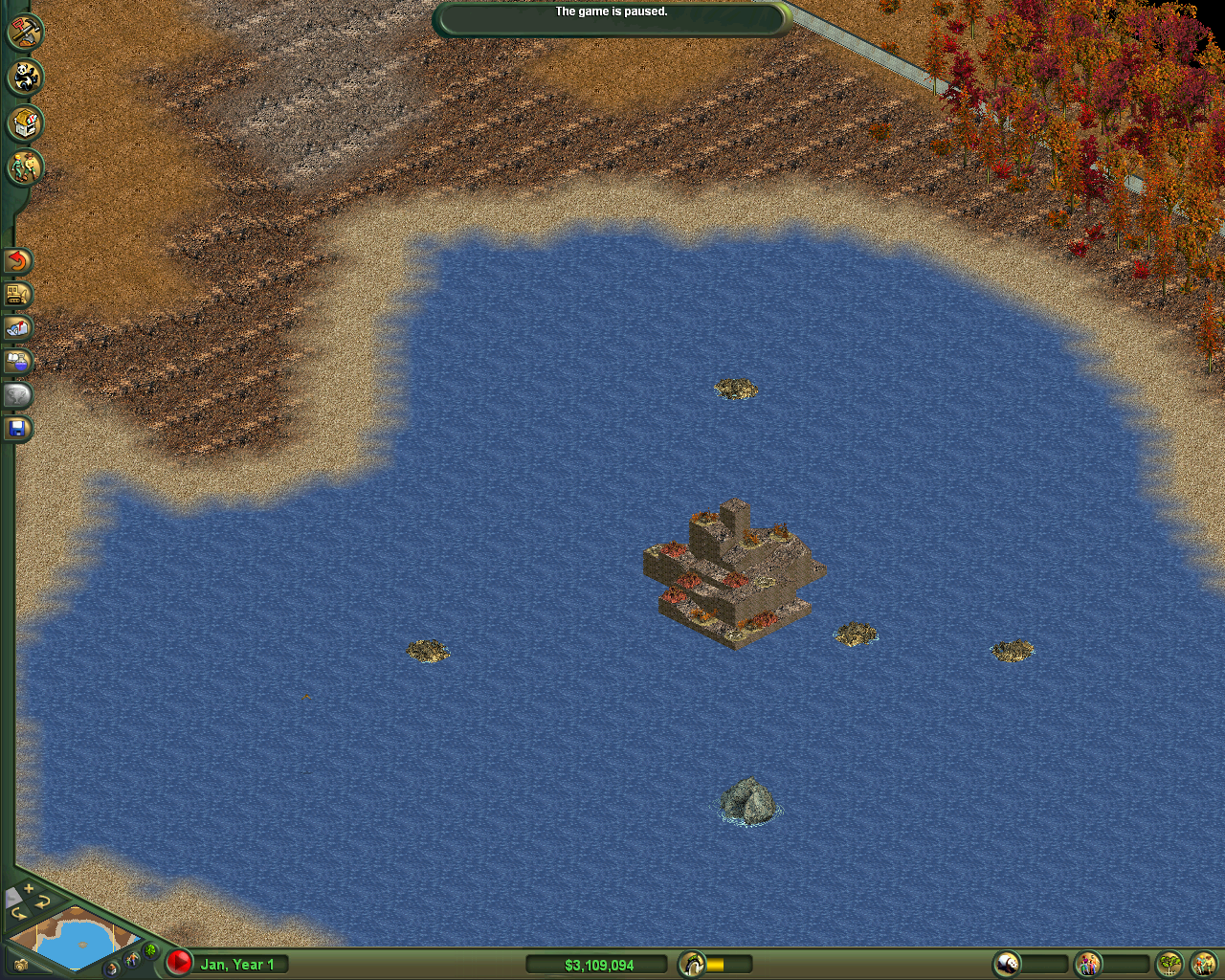Open the buildings purchase menu
Screen dimensions: 1225x980
(x=25, y=123)
